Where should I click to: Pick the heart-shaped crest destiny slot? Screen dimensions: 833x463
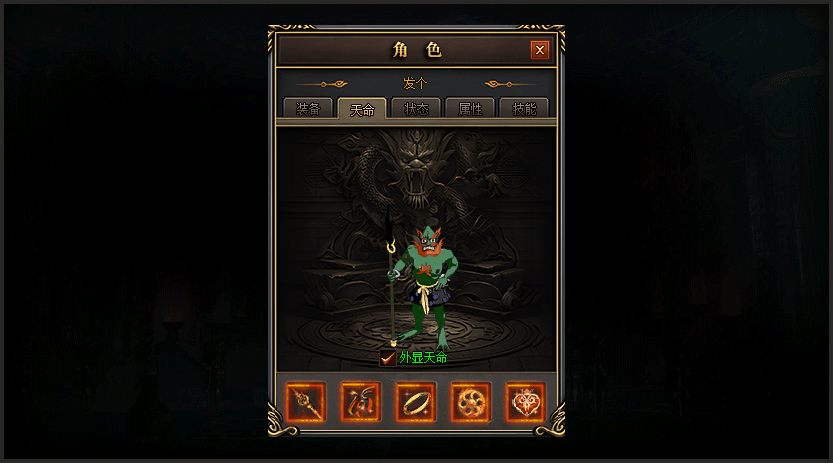coord(525,402)
